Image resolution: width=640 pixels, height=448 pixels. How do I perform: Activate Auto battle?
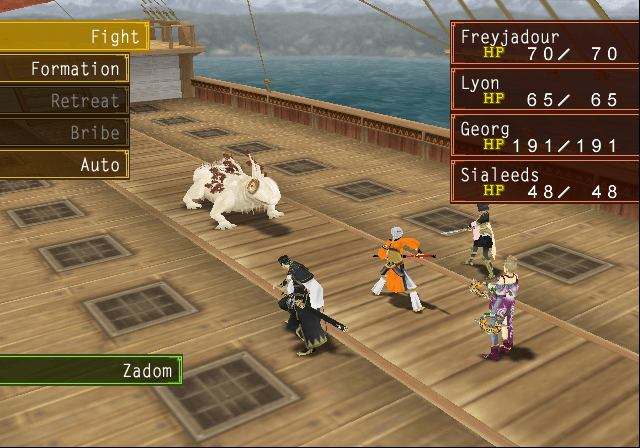tap(63, 165)
